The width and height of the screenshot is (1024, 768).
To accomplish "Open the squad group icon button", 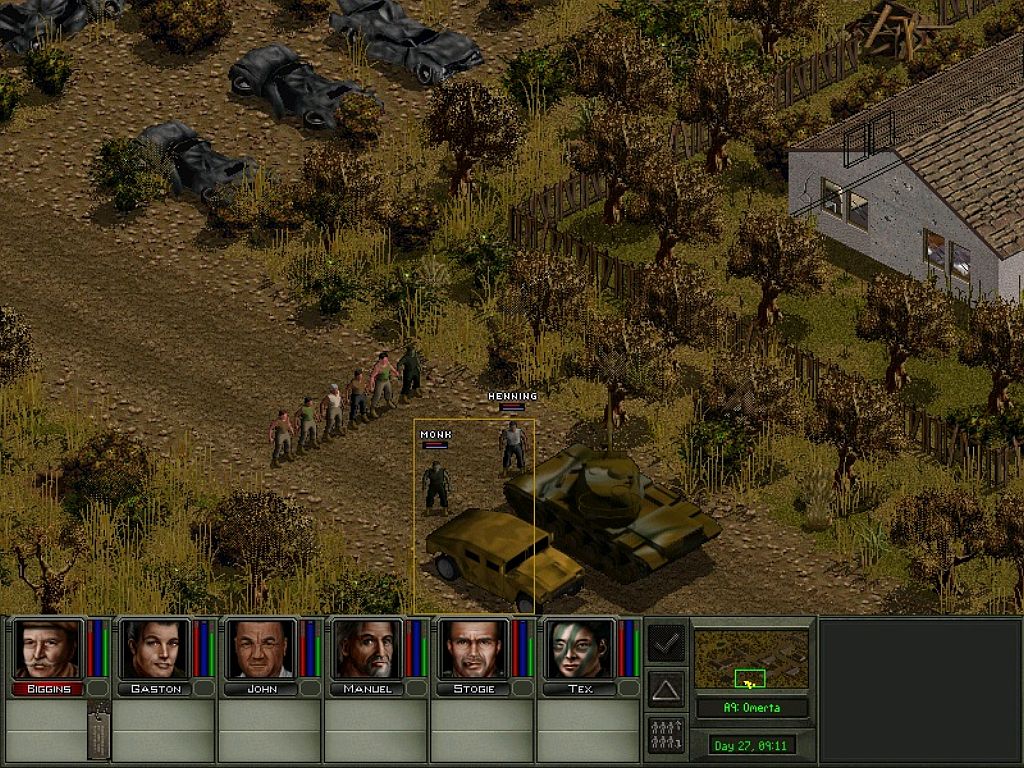I will tap(666, 735).
